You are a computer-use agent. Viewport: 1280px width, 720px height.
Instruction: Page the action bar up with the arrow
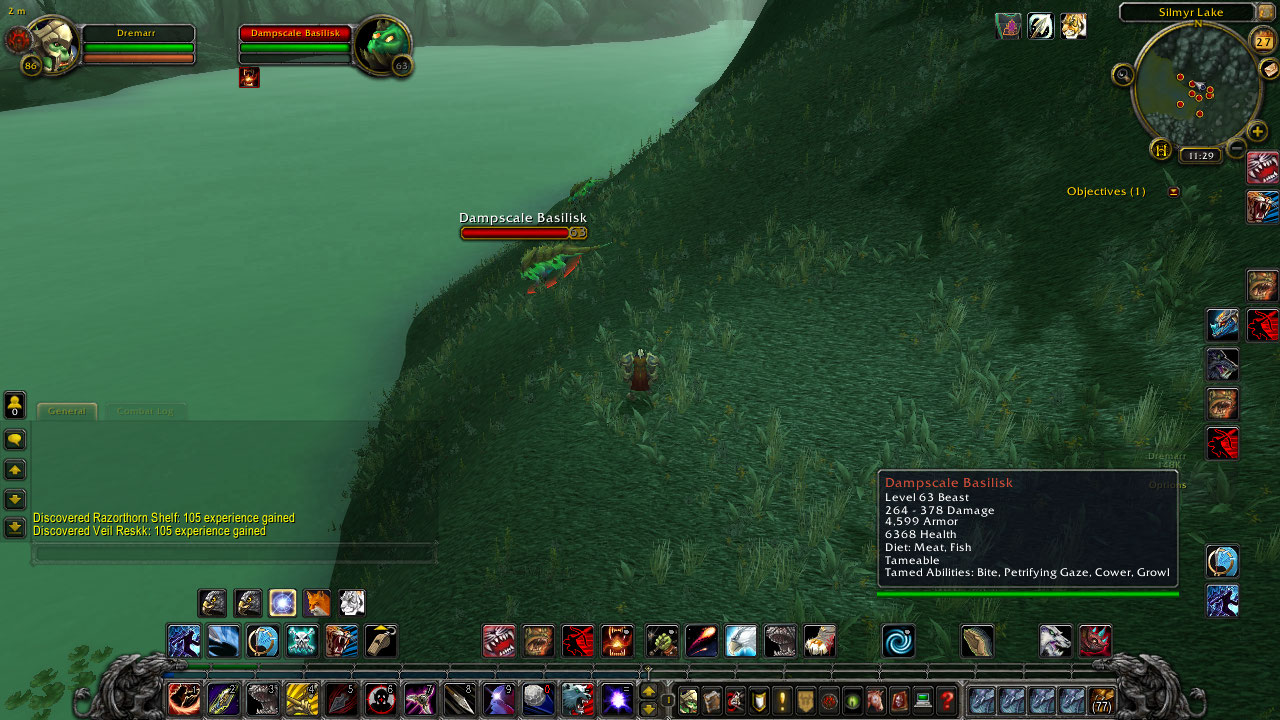[x=648, y=691]
